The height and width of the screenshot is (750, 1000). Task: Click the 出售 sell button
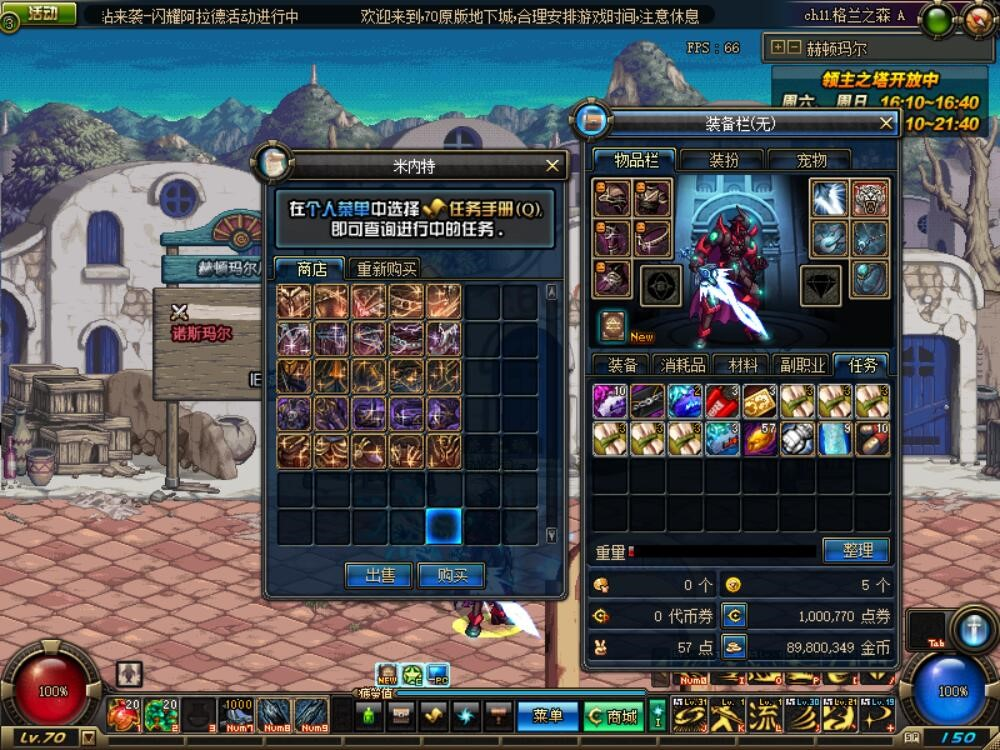(x=378, y=575)
